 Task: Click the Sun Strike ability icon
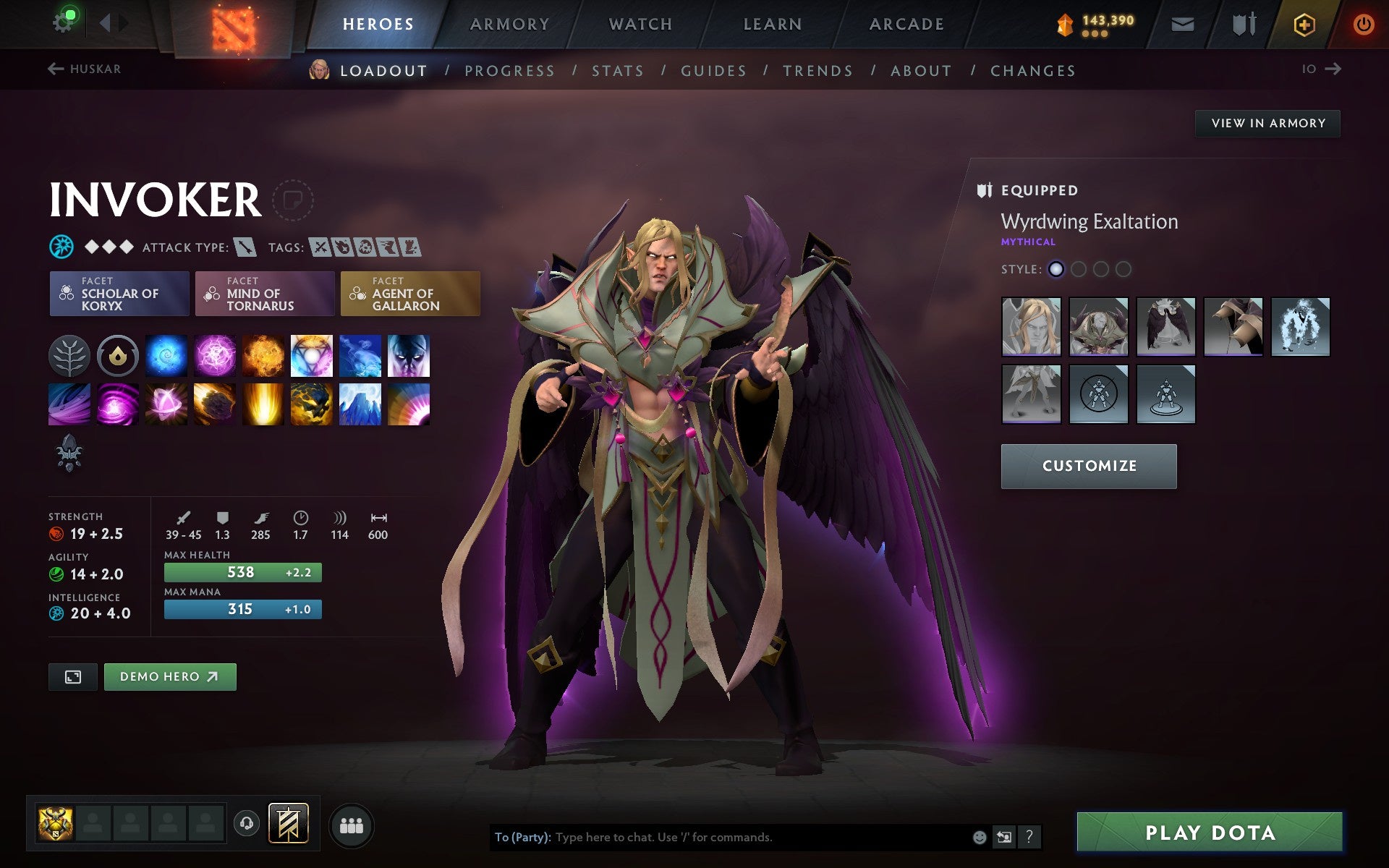pos(263,404)
